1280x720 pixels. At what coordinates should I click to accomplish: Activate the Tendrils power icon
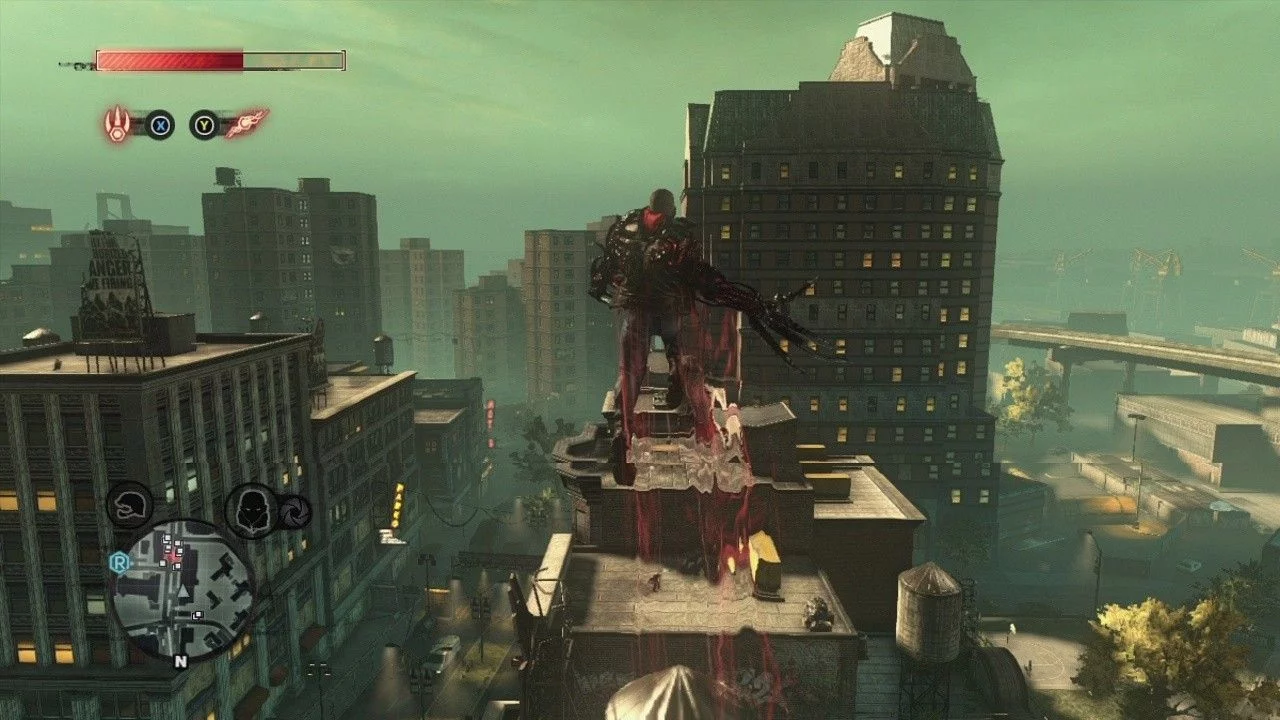click(x=246, y=124)
